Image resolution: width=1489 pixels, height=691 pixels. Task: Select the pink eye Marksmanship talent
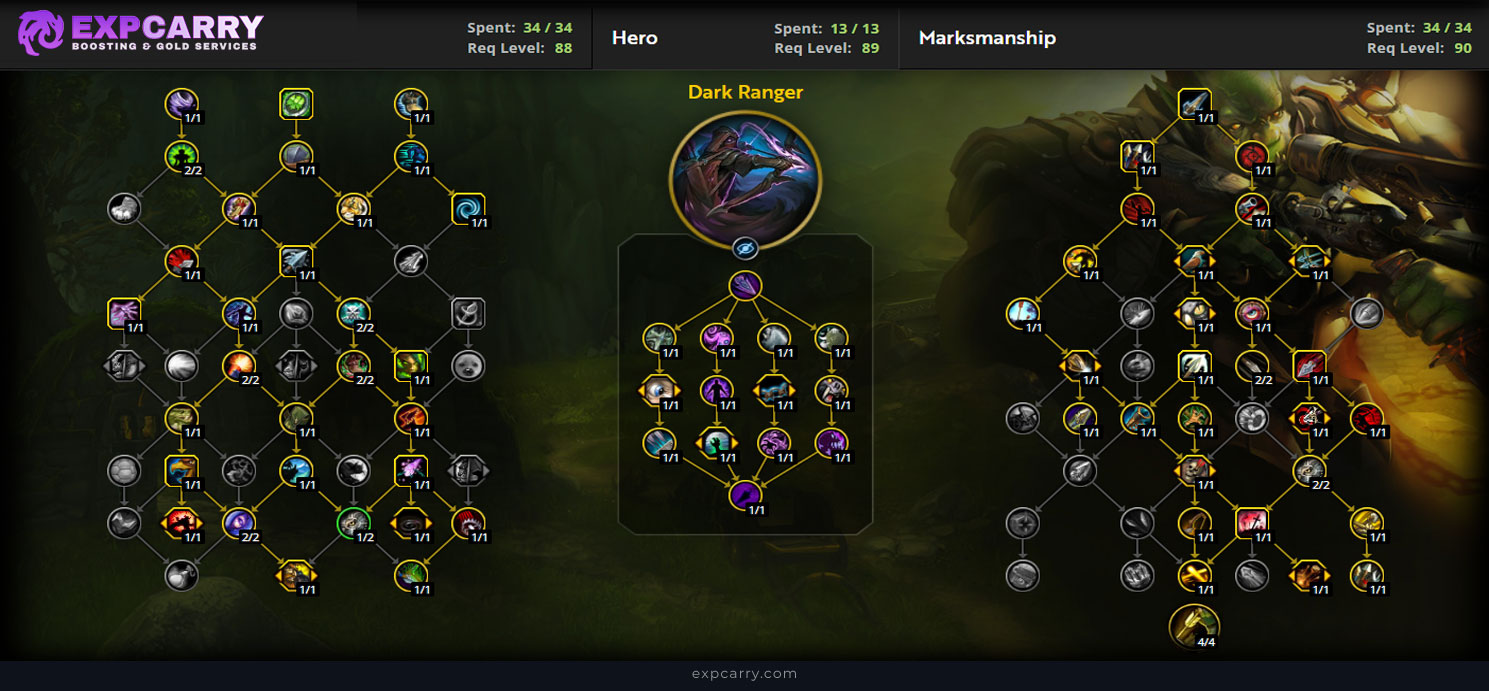click(1251, 313)
